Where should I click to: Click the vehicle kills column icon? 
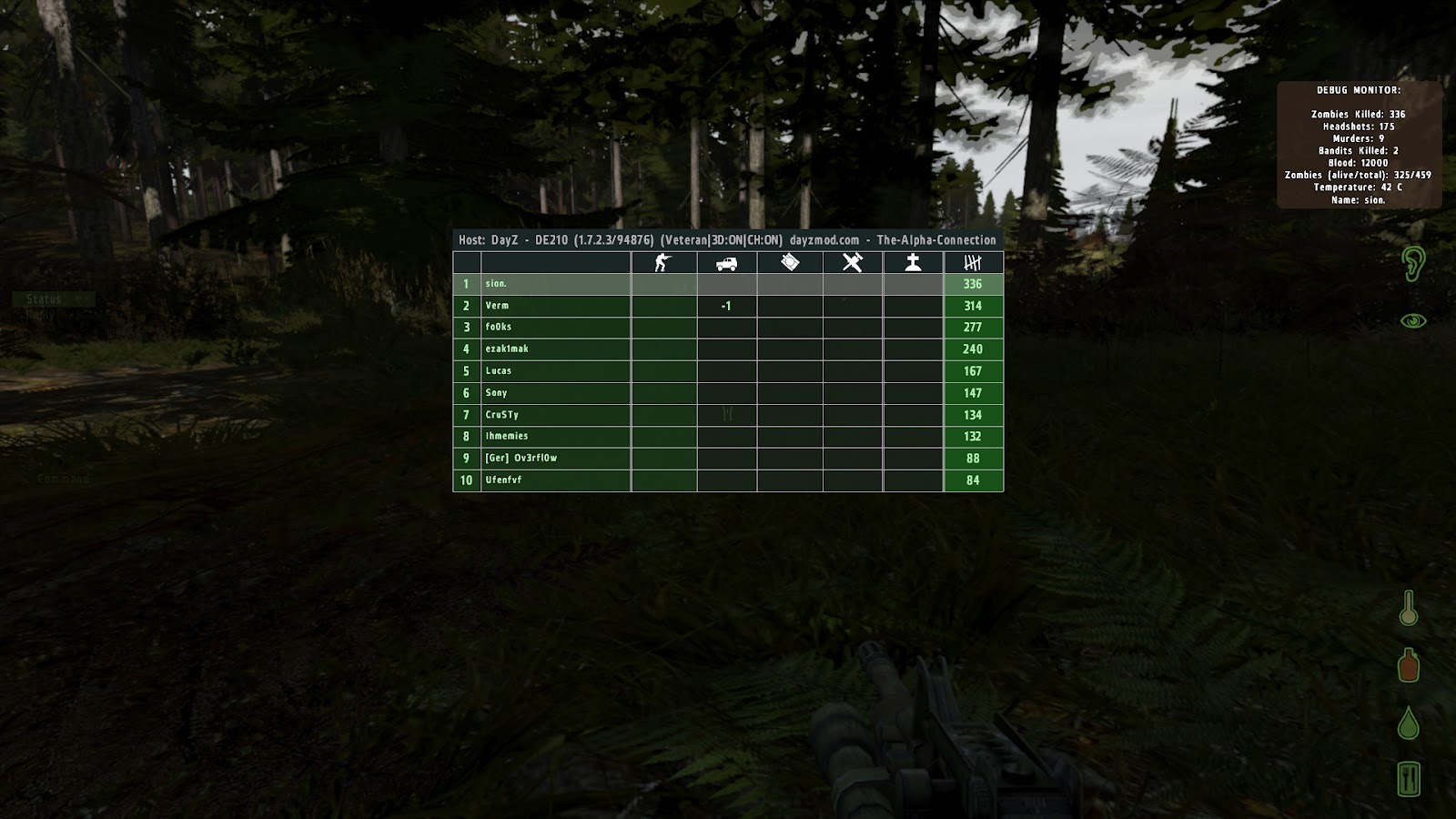click(x=725, y=261)
